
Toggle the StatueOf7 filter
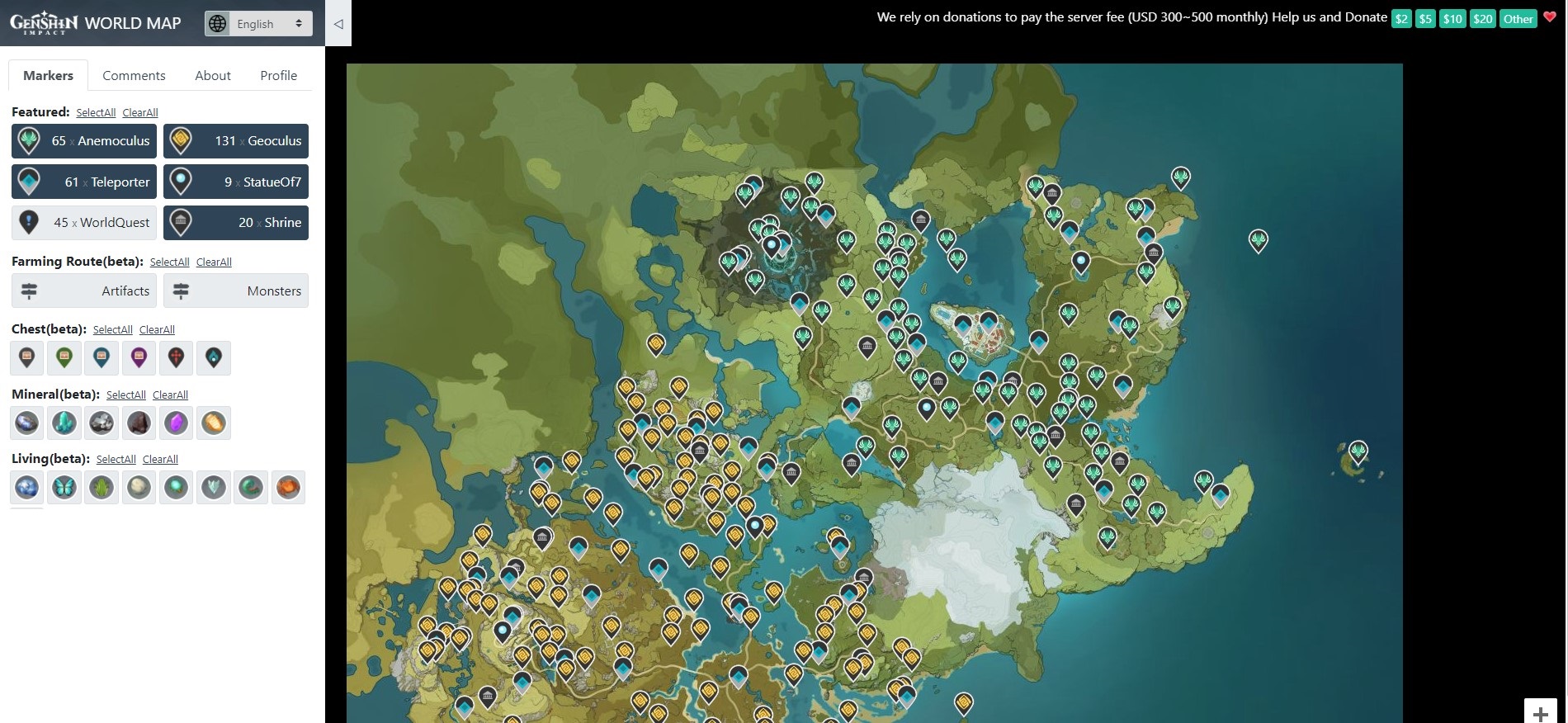(235, 182)
